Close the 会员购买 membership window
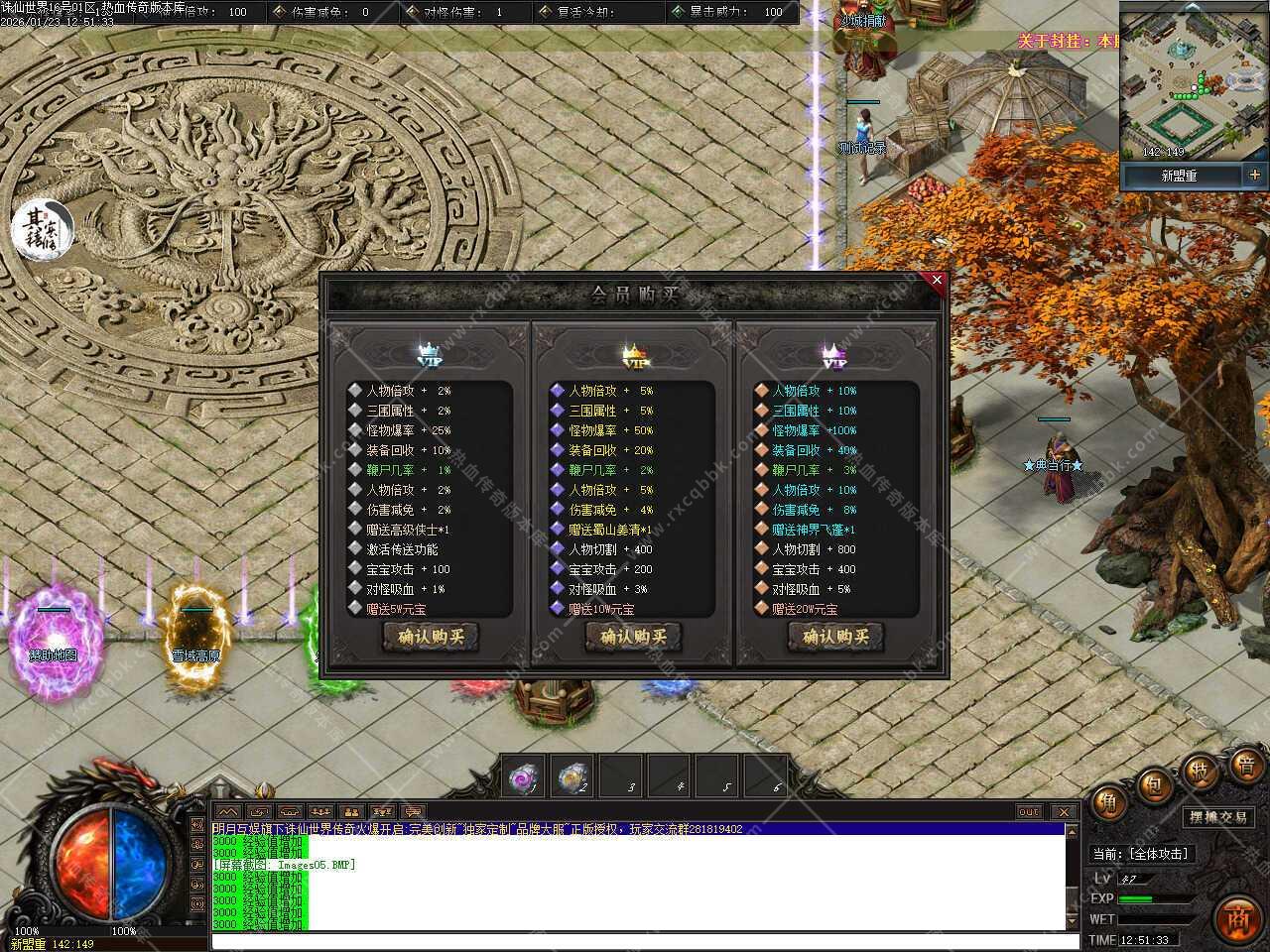 [x=937, y=281]
